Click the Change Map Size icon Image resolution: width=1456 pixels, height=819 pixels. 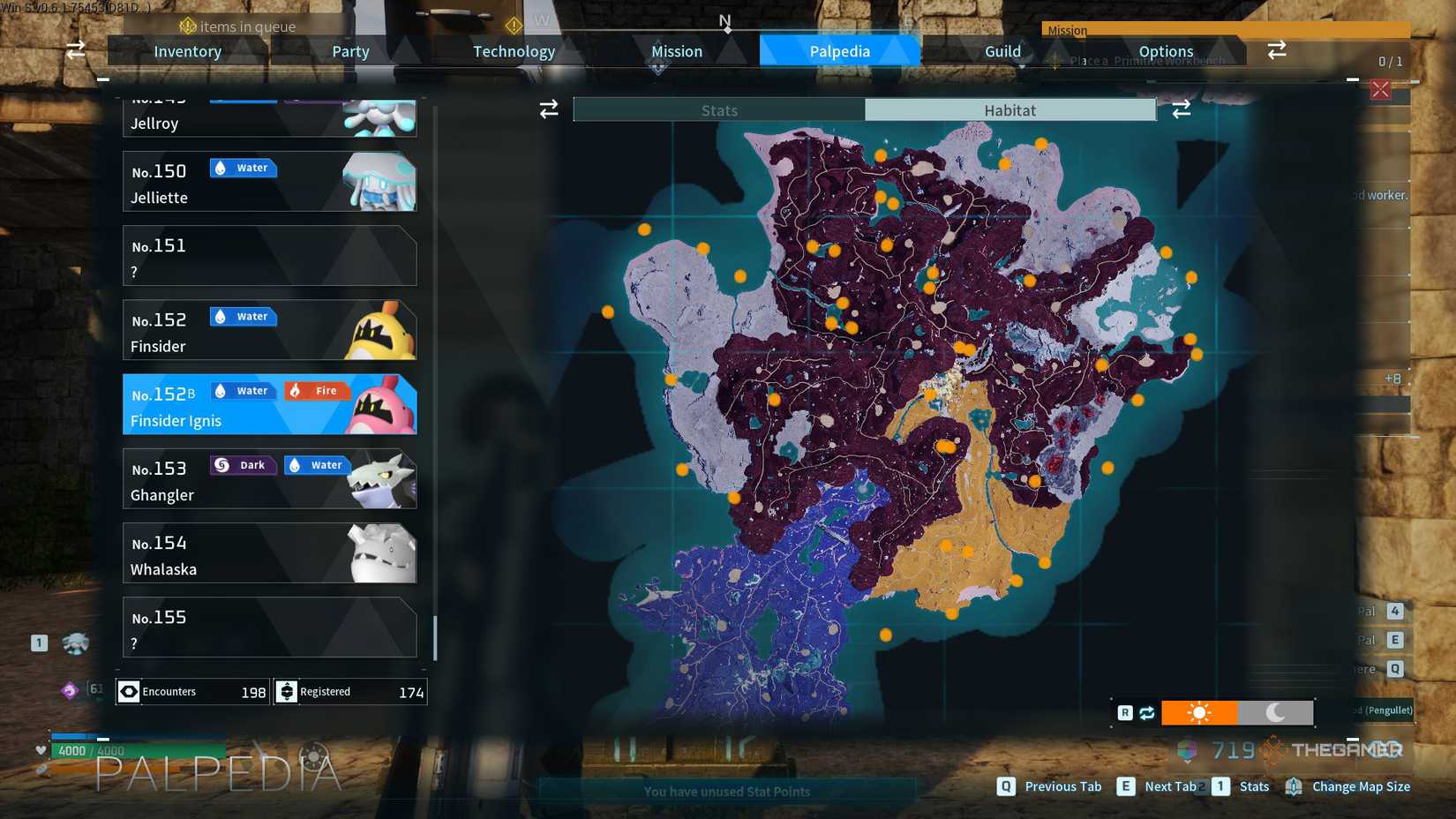(1295, 785)
